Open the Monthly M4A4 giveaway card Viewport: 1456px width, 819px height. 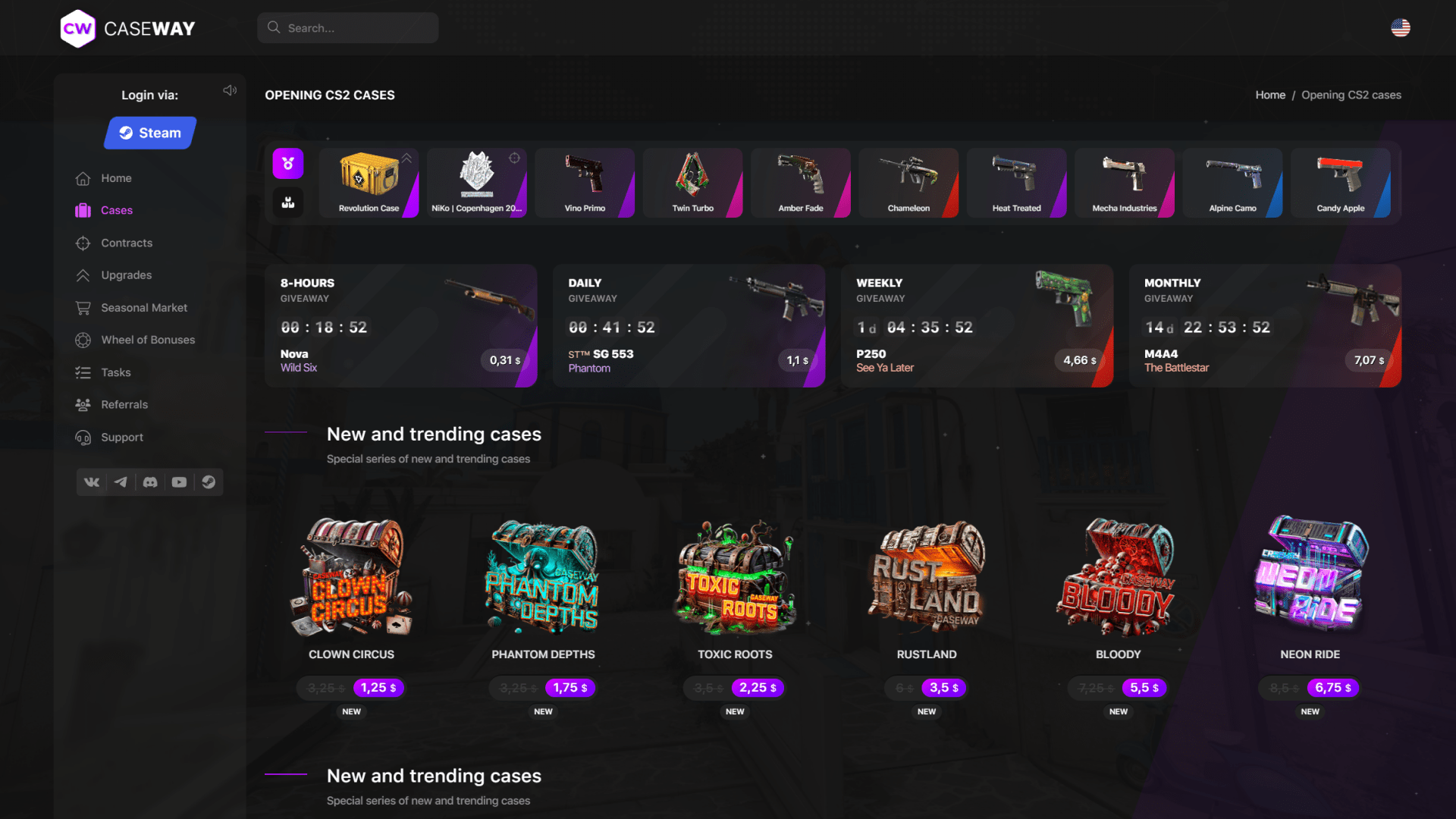pos(1264,325)
